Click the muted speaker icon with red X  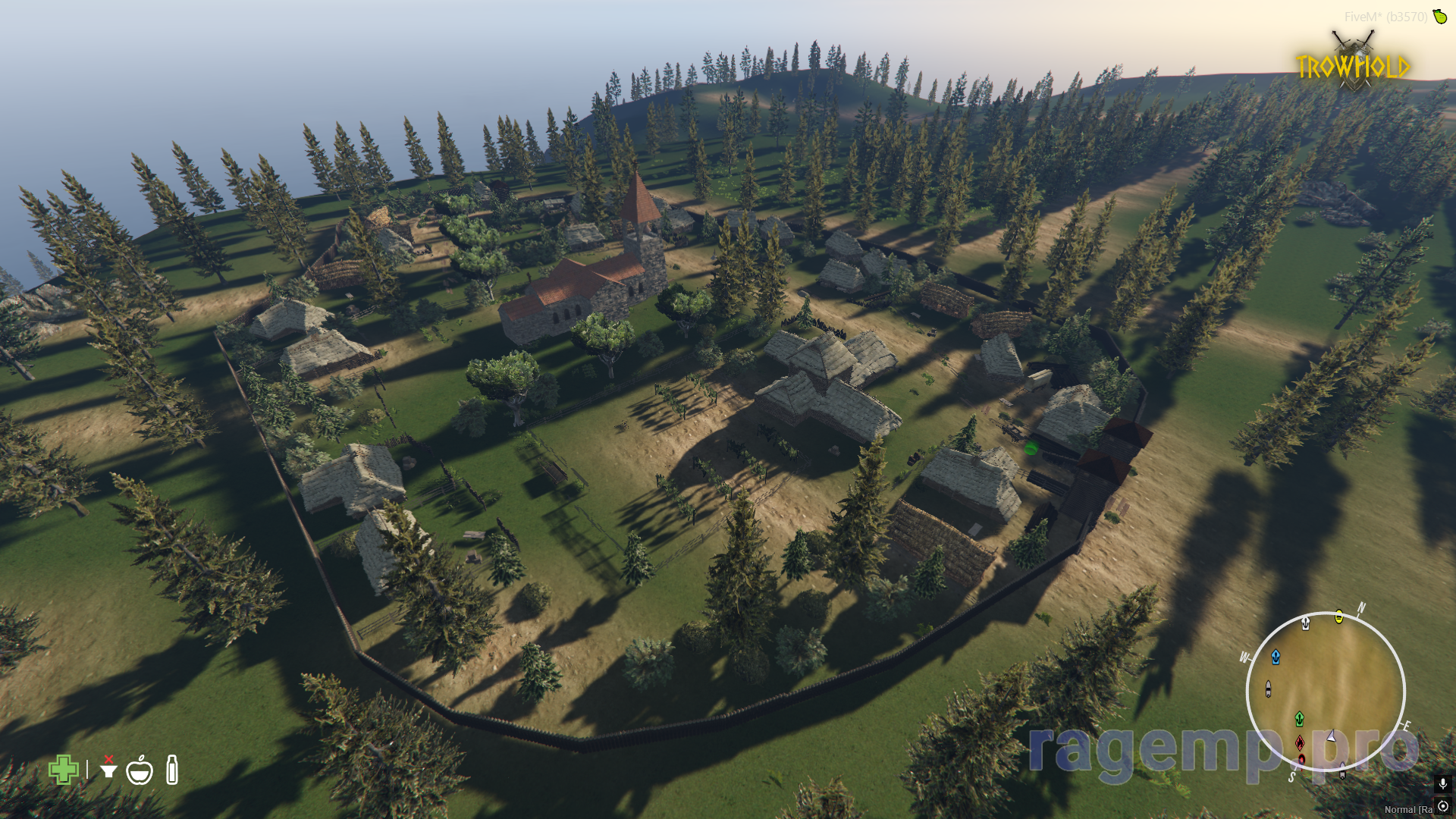pyautogui.click(x=108, y=767)
